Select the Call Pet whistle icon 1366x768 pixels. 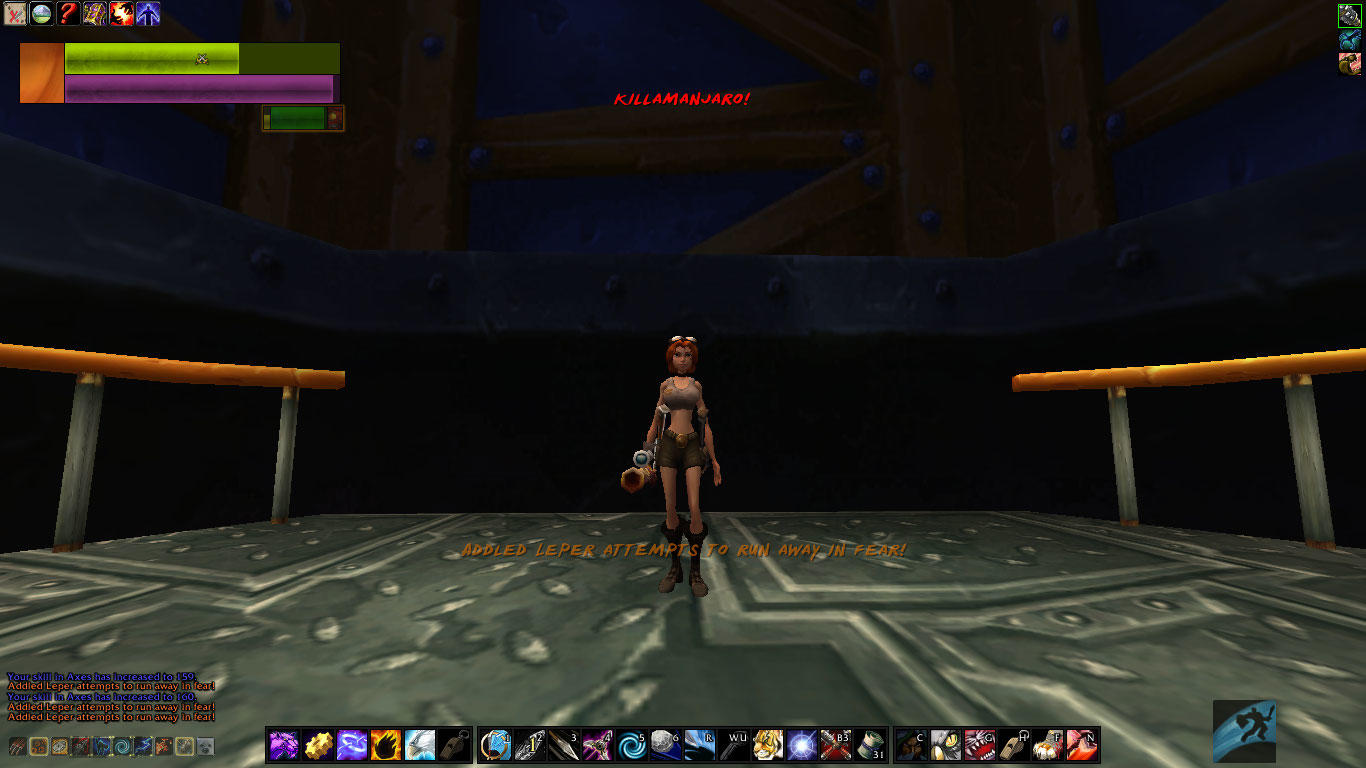pos(453,745)
